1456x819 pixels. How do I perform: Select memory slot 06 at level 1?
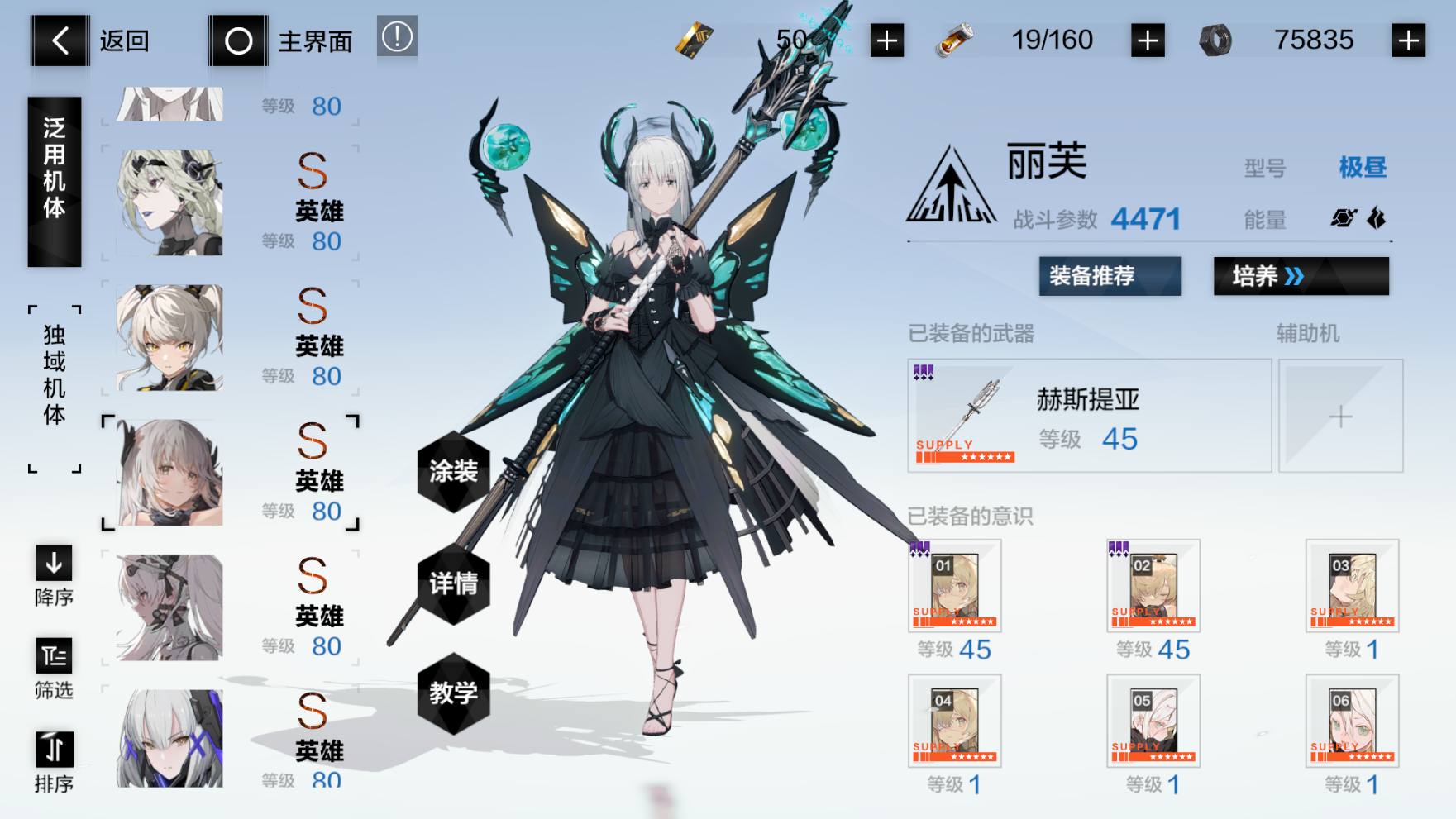[x=1351, y=721]
